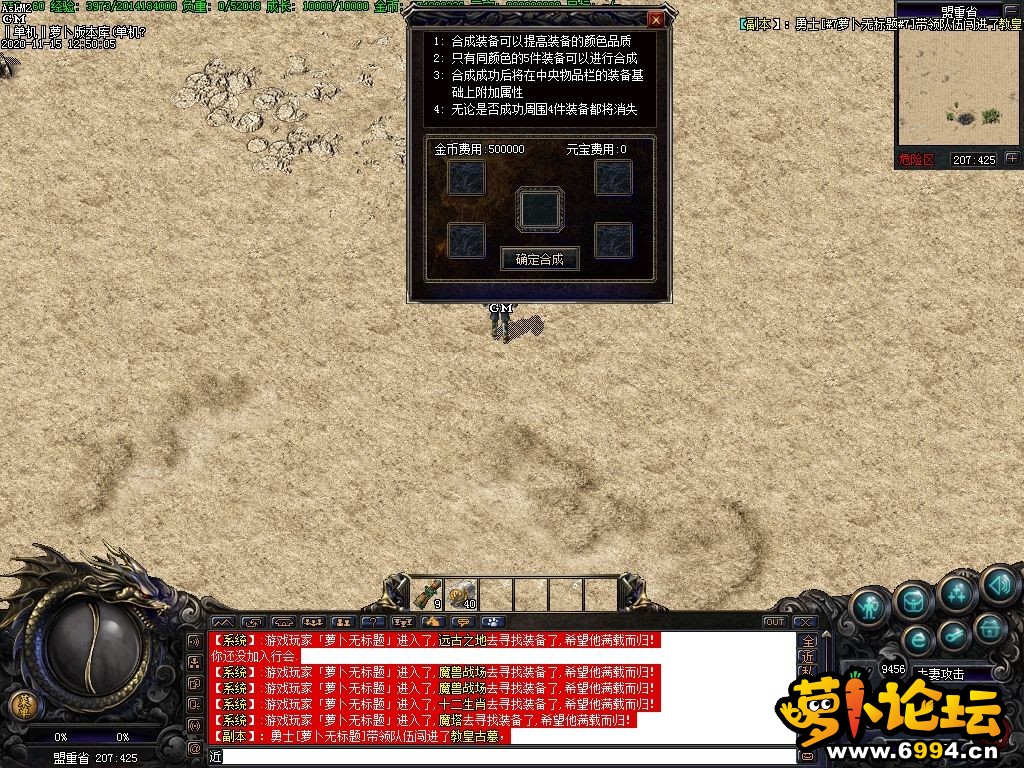Close the equipment synthesis window
Viewport: 1024px width, 768px height.
[656, 19]
